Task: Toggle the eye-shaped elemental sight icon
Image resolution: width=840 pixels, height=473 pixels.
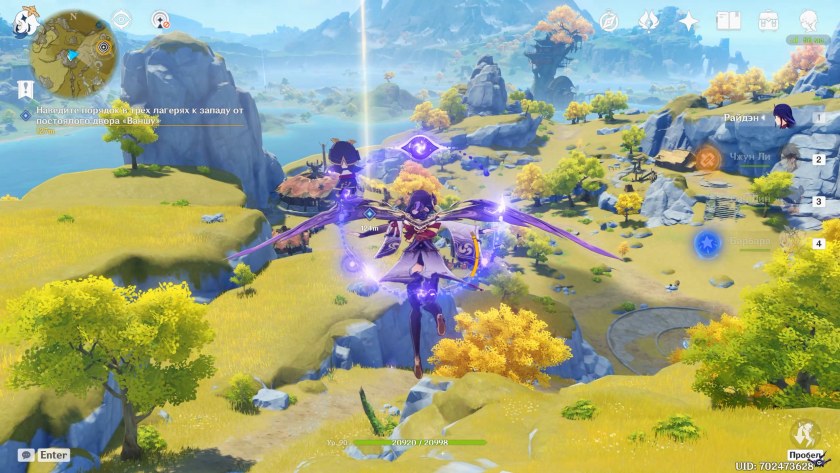Action: 122,20
